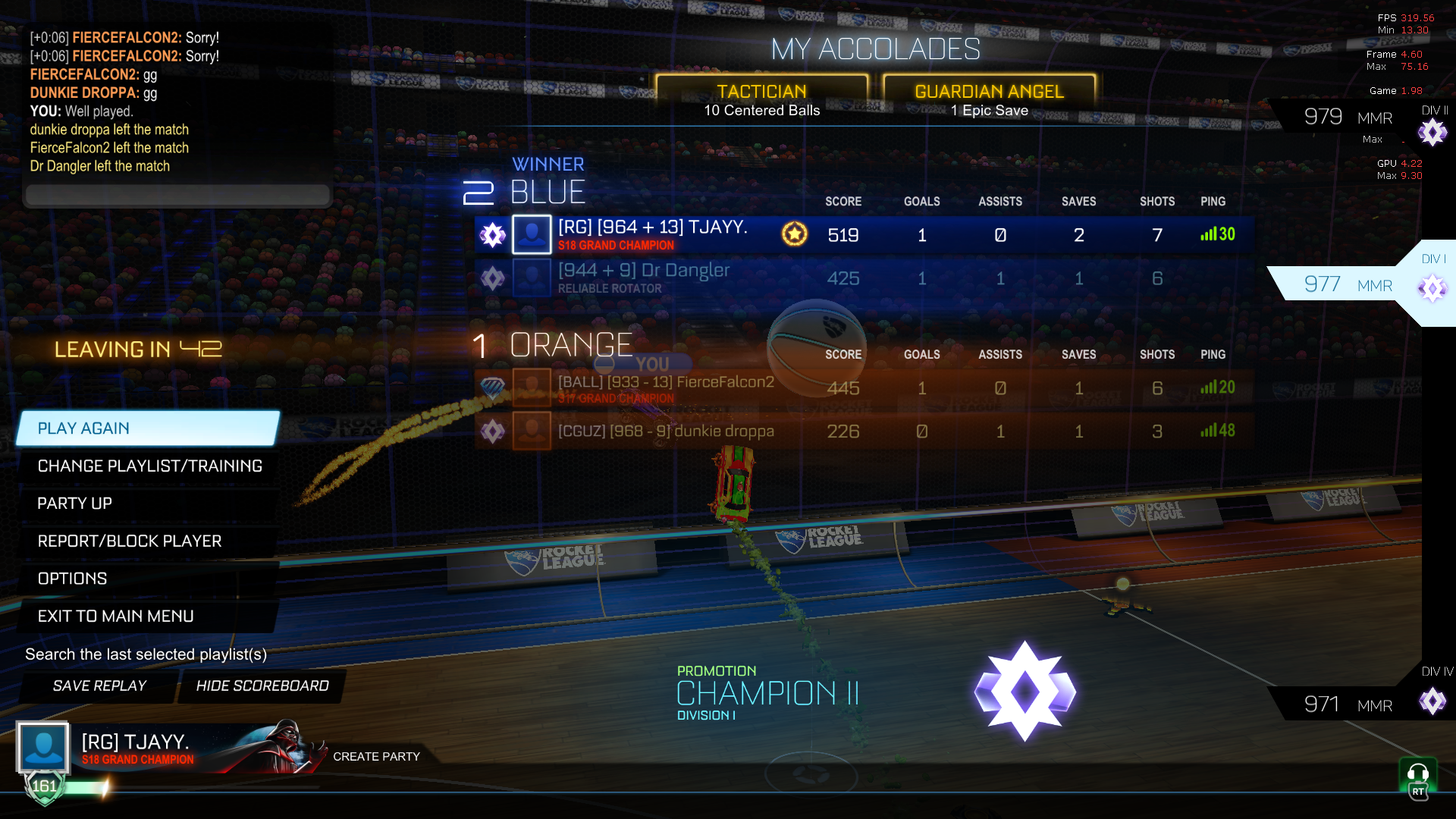This screenshot has height=819, width=1456.
Task: Open Change Playlist/Training
Action: coord(149,466)
